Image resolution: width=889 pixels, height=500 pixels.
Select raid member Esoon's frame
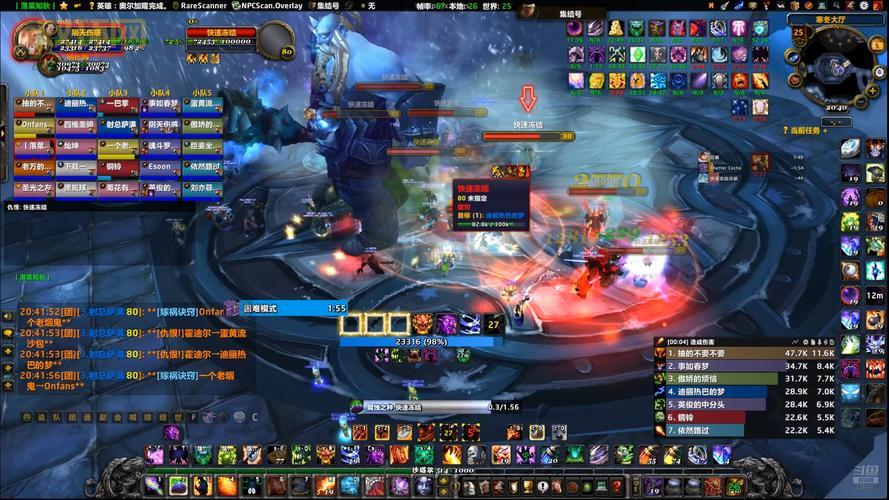(x=162, y=167)
